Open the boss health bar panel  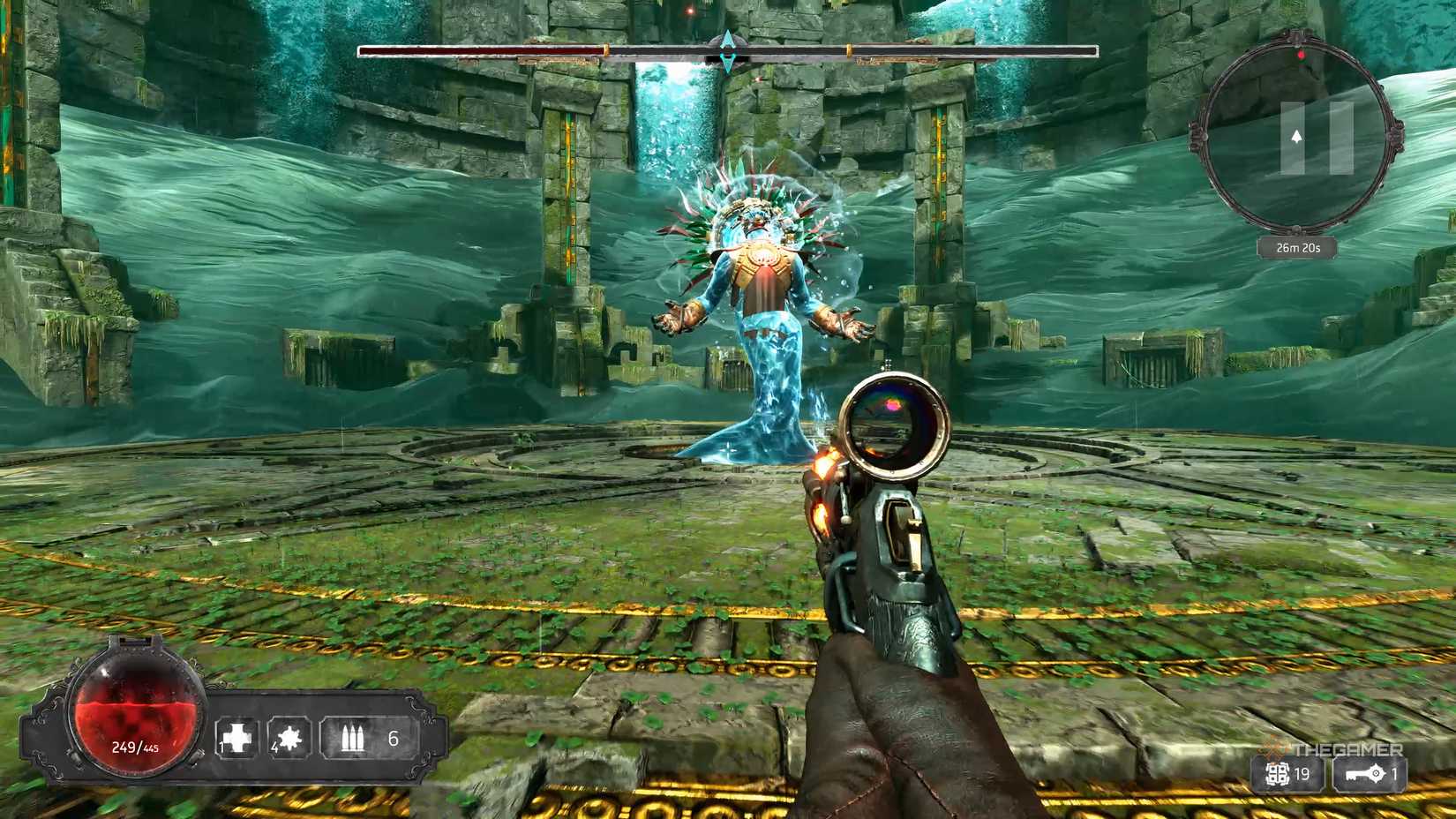pyautogui.click(x=725, y=51)
